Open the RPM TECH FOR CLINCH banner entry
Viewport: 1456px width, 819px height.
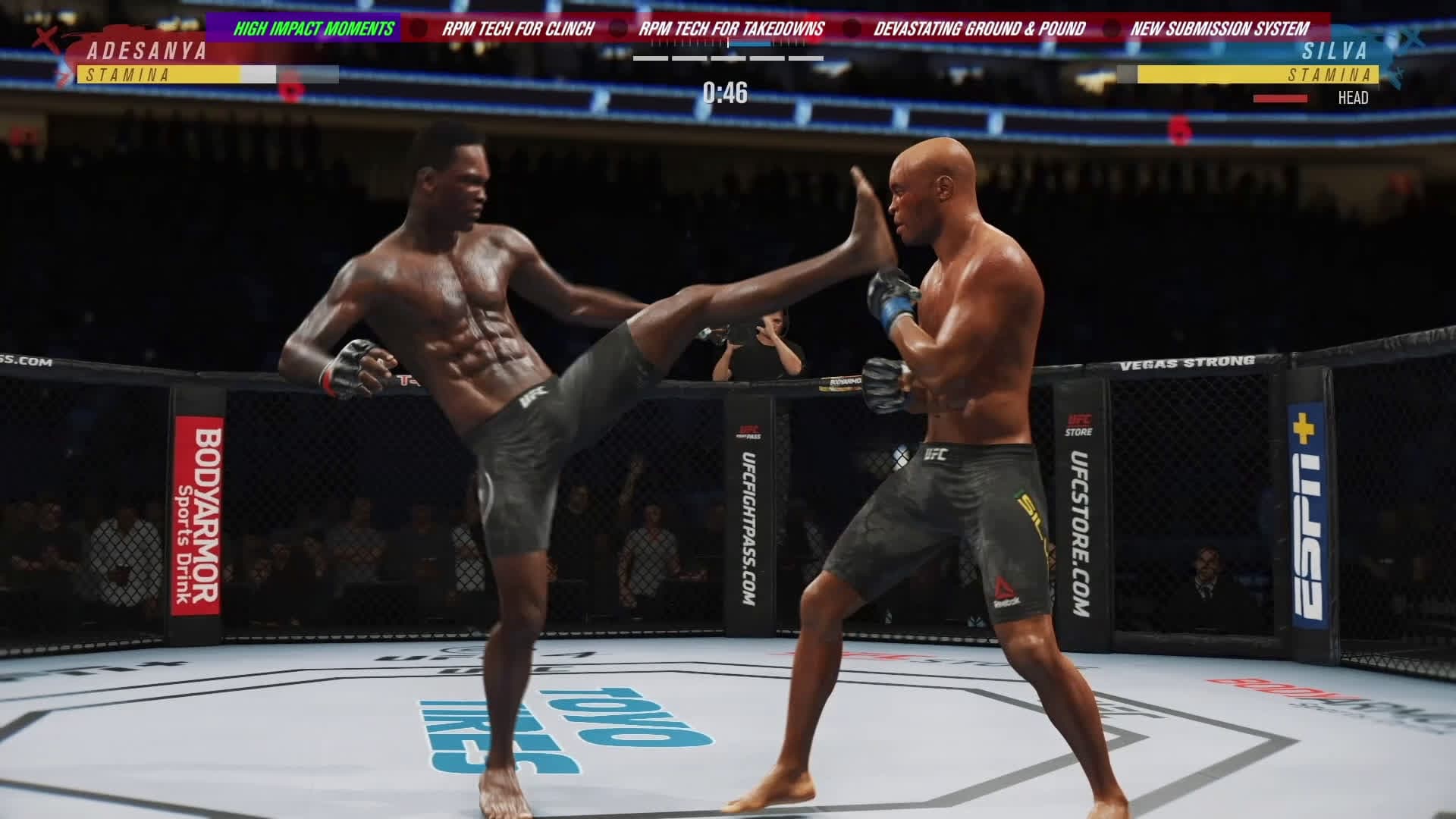(519, 27)
